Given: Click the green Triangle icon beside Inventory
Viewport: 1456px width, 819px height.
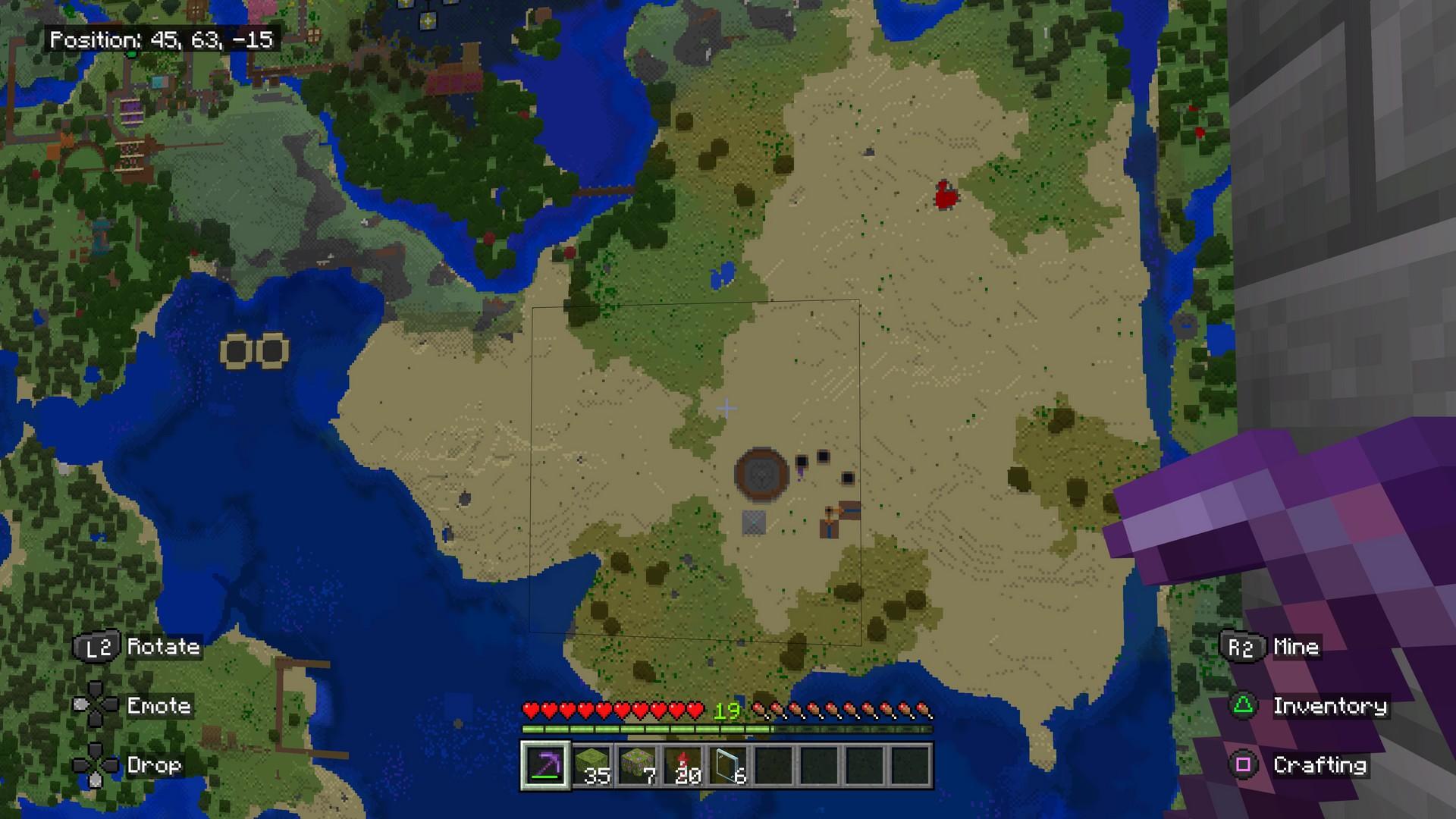Looking at the screenshot, I should click(x=1242, y=706).
